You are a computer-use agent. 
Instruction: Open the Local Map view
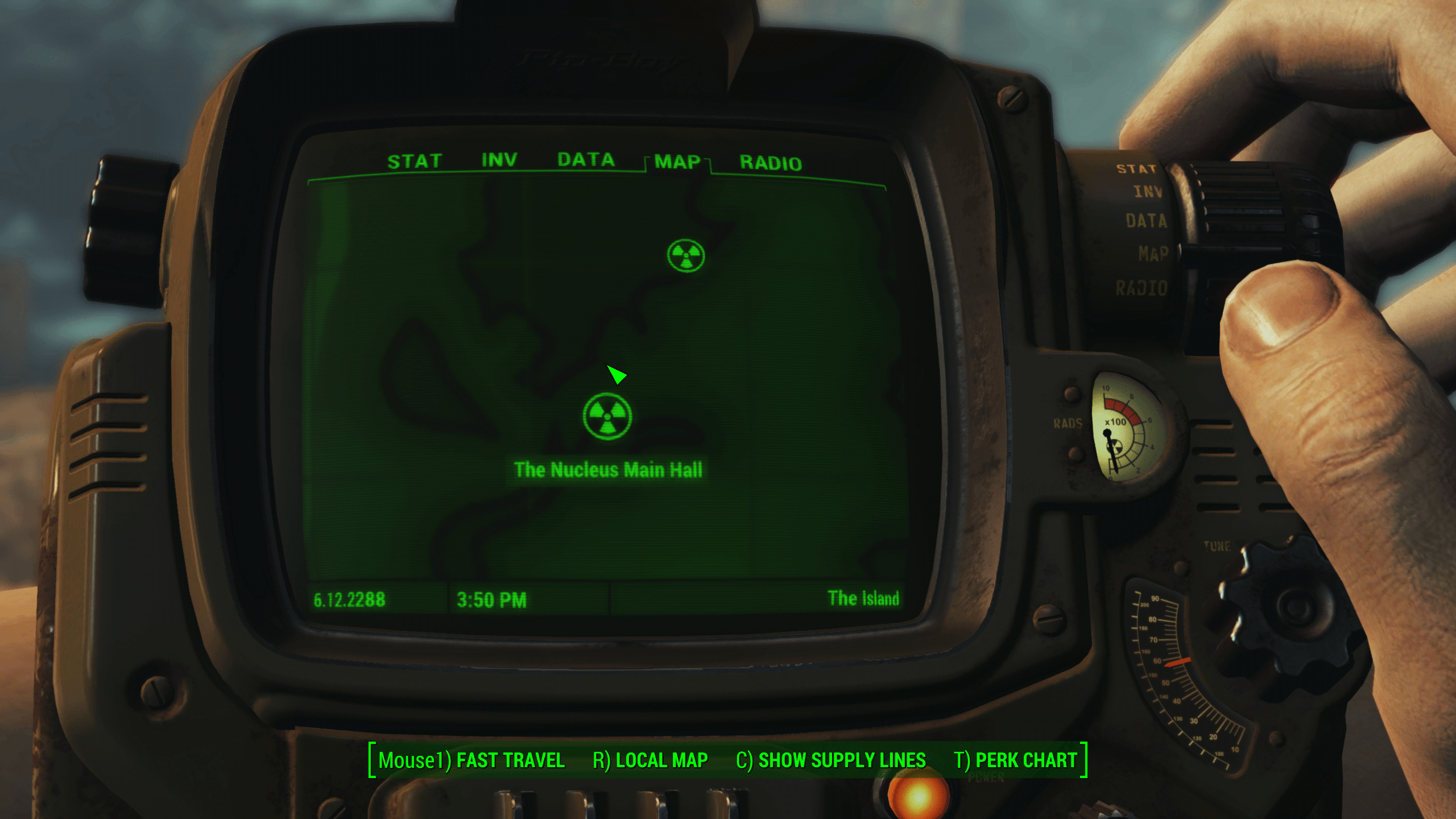[x=650, y=760]
